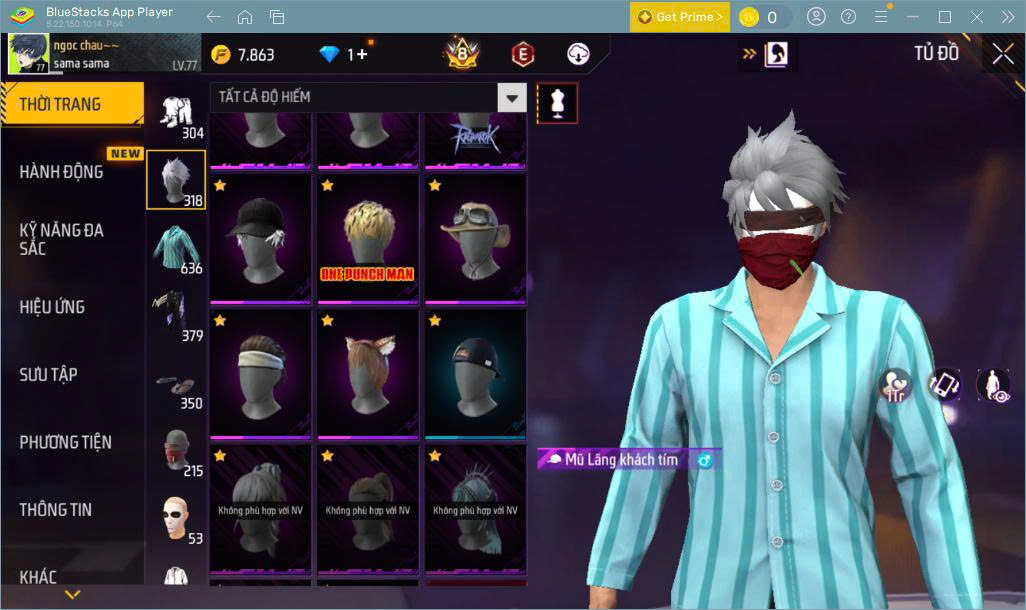1026x610 pixels.
Task: Select the hair category with 318 items
Action: tap(176, 180)
